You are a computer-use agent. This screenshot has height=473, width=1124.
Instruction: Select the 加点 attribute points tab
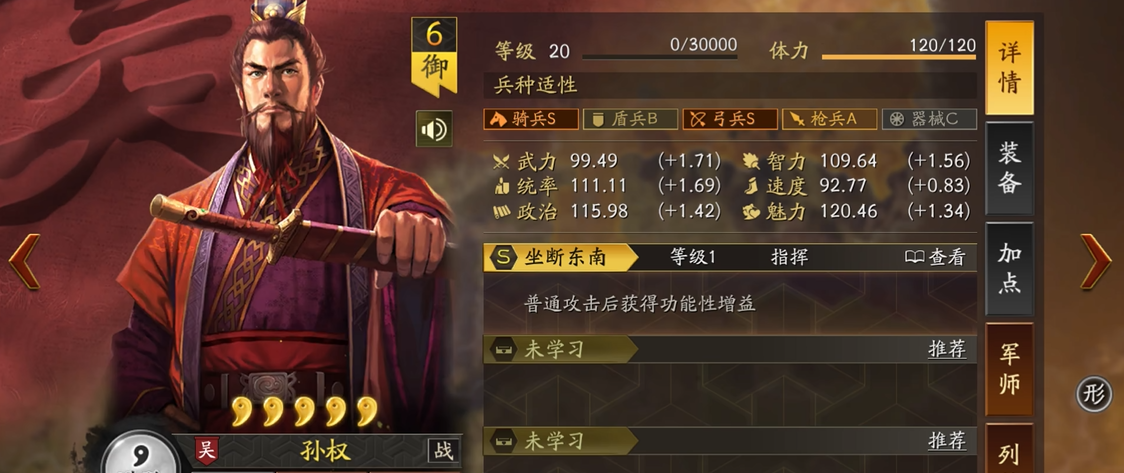(1009, 267)
